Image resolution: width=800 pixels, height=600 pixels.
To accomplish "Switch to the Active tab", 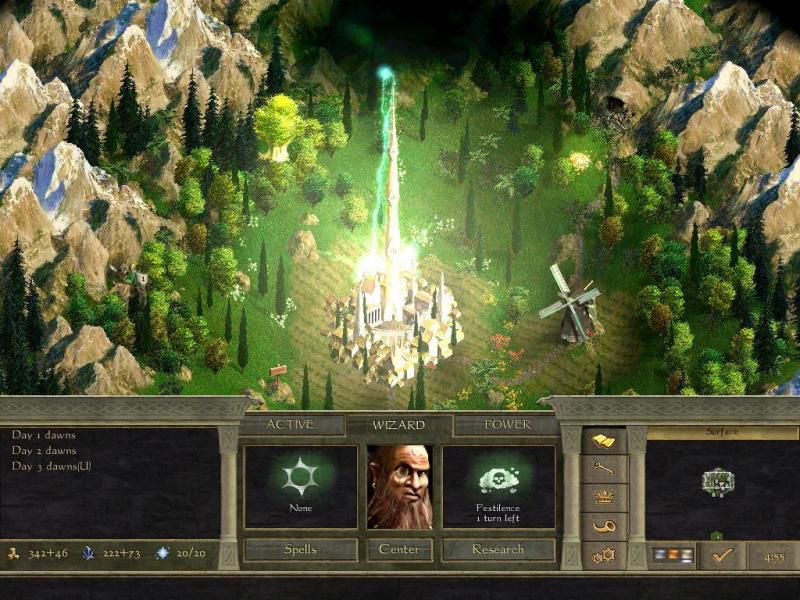I will 290,425.
